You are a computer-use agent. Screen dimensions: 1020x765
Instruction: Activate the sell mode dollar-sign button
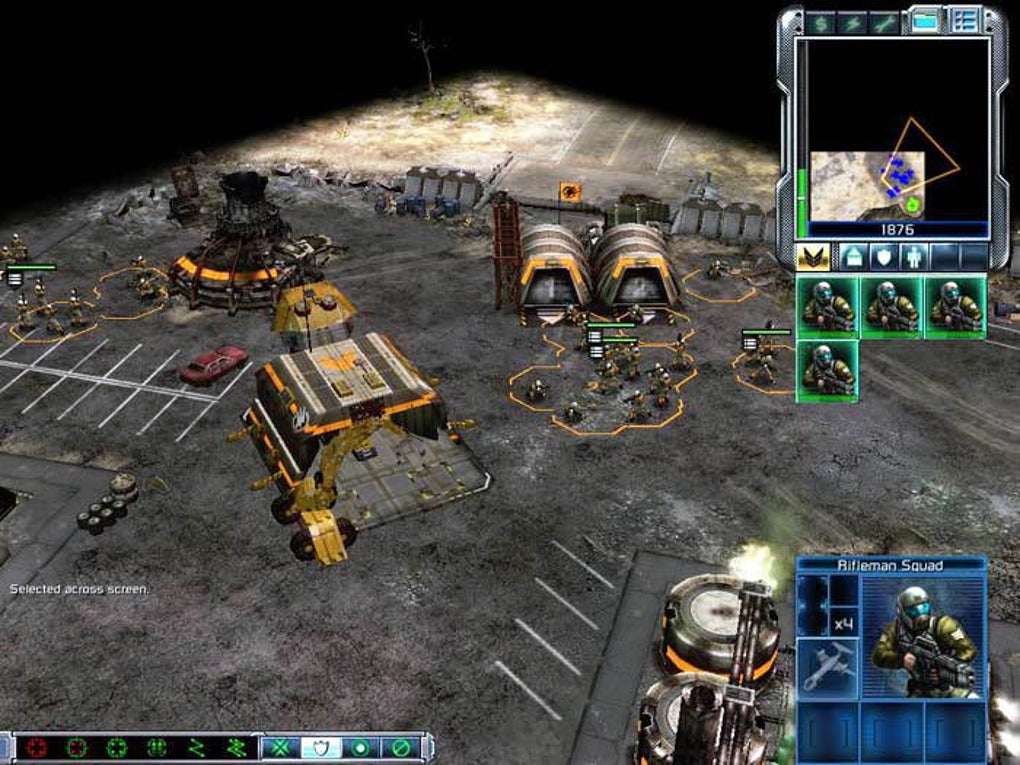click(821, 22)
